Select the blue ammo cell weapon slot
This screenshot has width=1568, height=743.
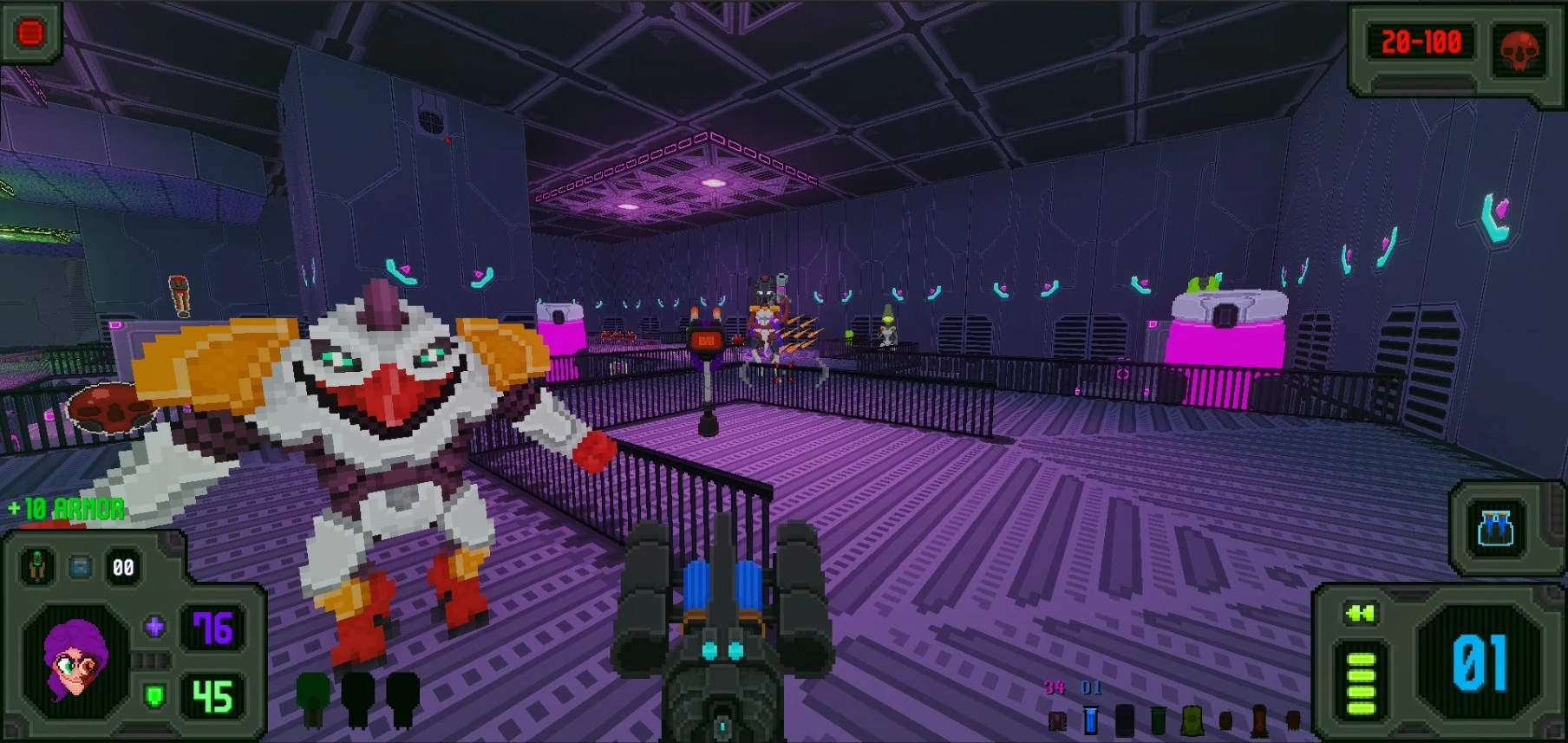click(x=1091, y=719)
